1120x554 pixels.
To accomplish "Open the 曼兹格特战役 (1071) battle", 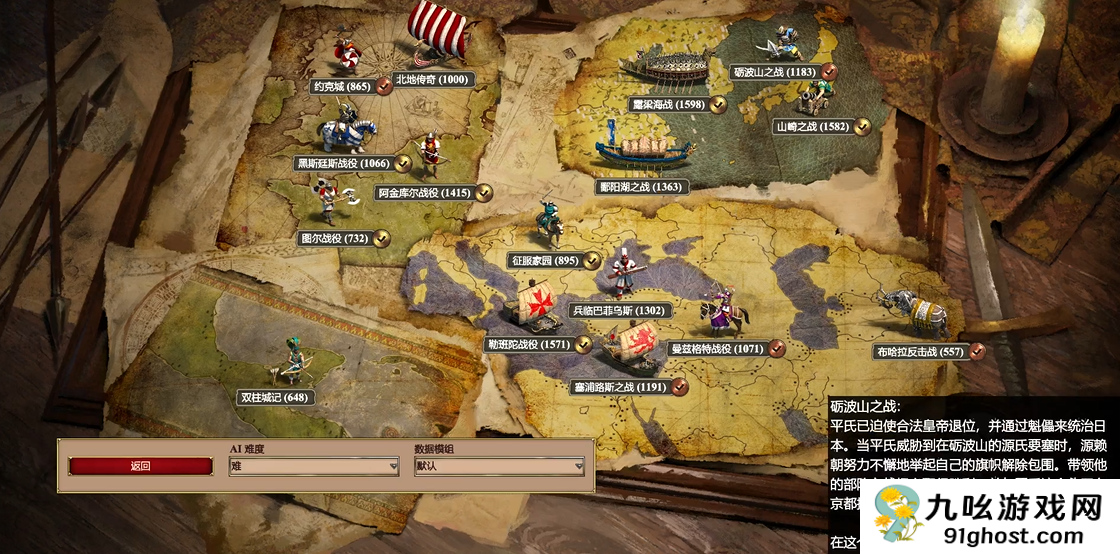I will 715,349.
